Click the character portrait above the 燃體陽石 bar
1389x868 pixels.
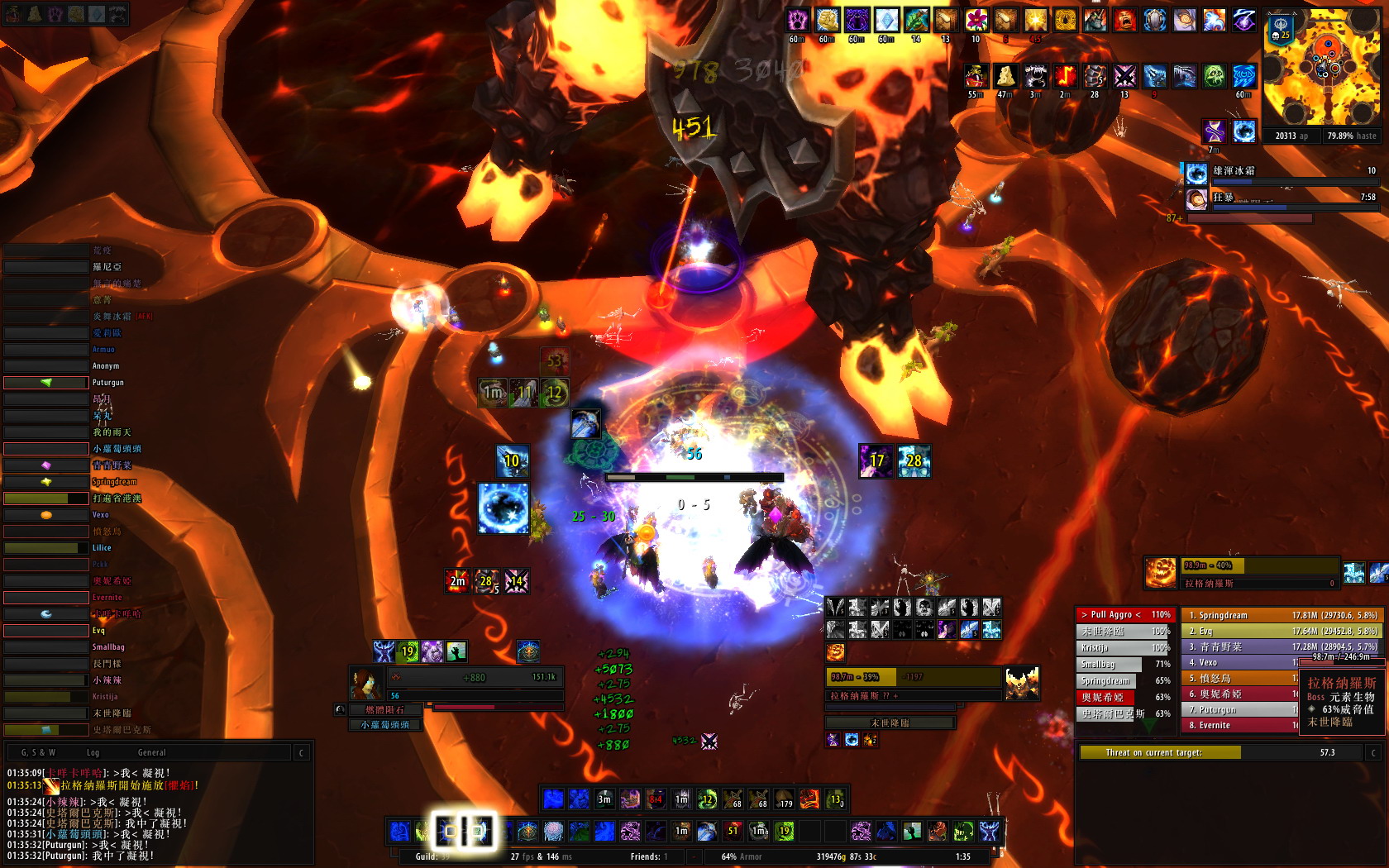point(366,684)
